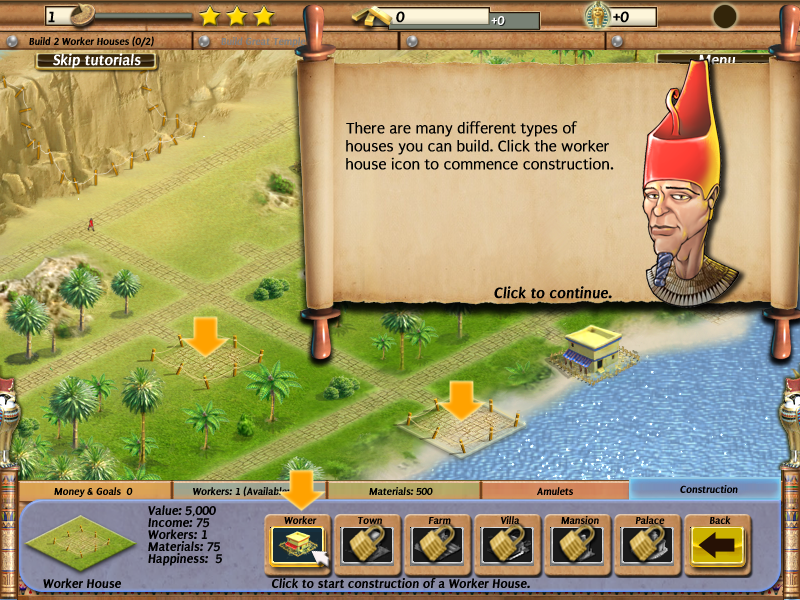The image size is (800, 600).
Task: Go back with the arrow button
Action: [x=720, y=545]
